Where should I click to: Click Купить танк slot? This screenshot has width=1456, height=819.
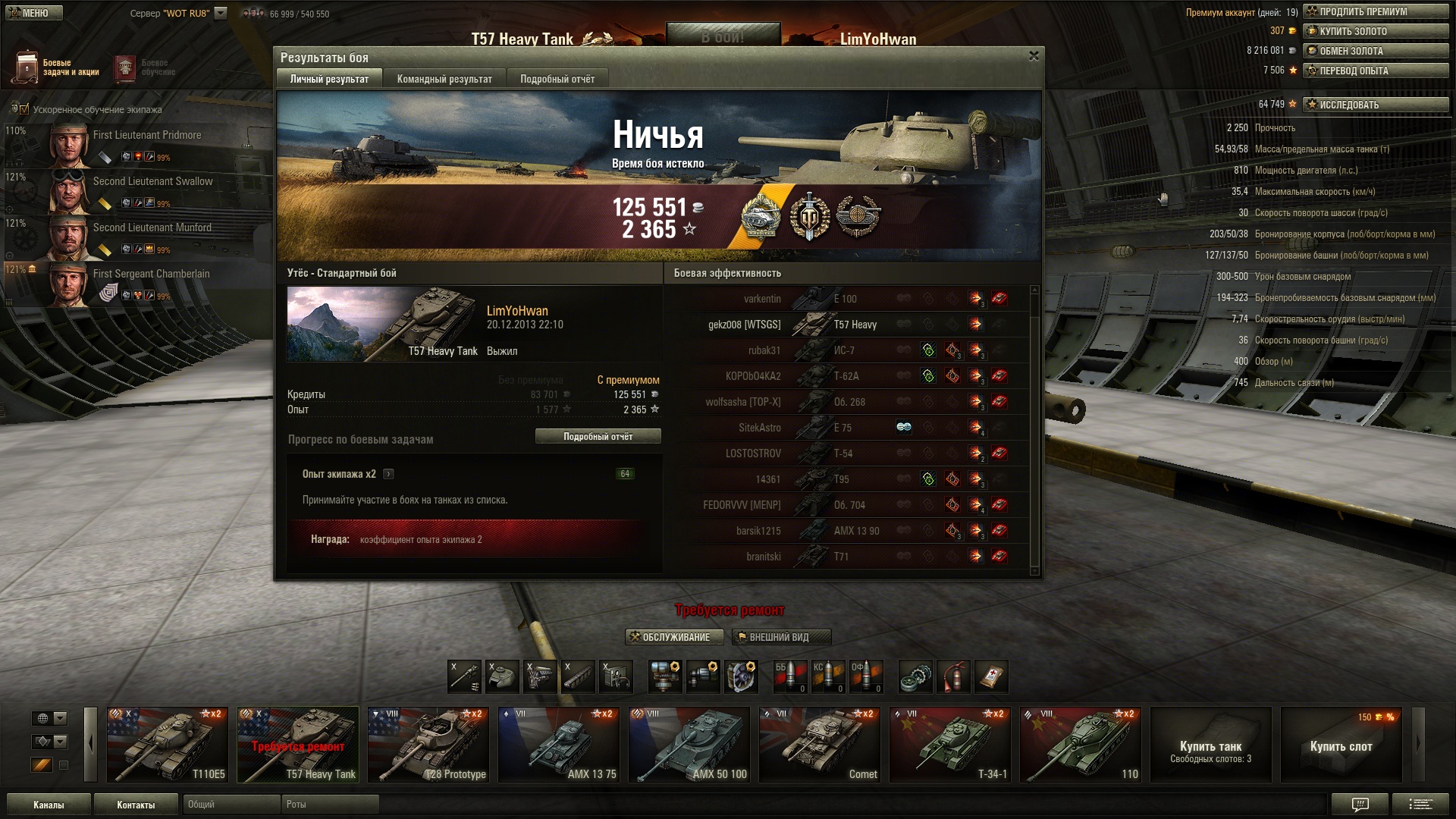1210,745
